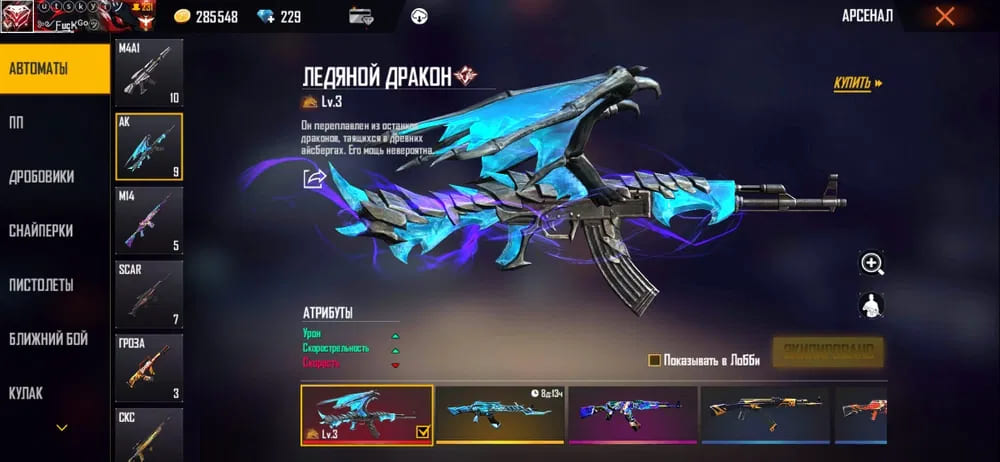Switch to the Автоматы category tab
The width and height of the screenshot is (1000, 462).
[54, 69]
